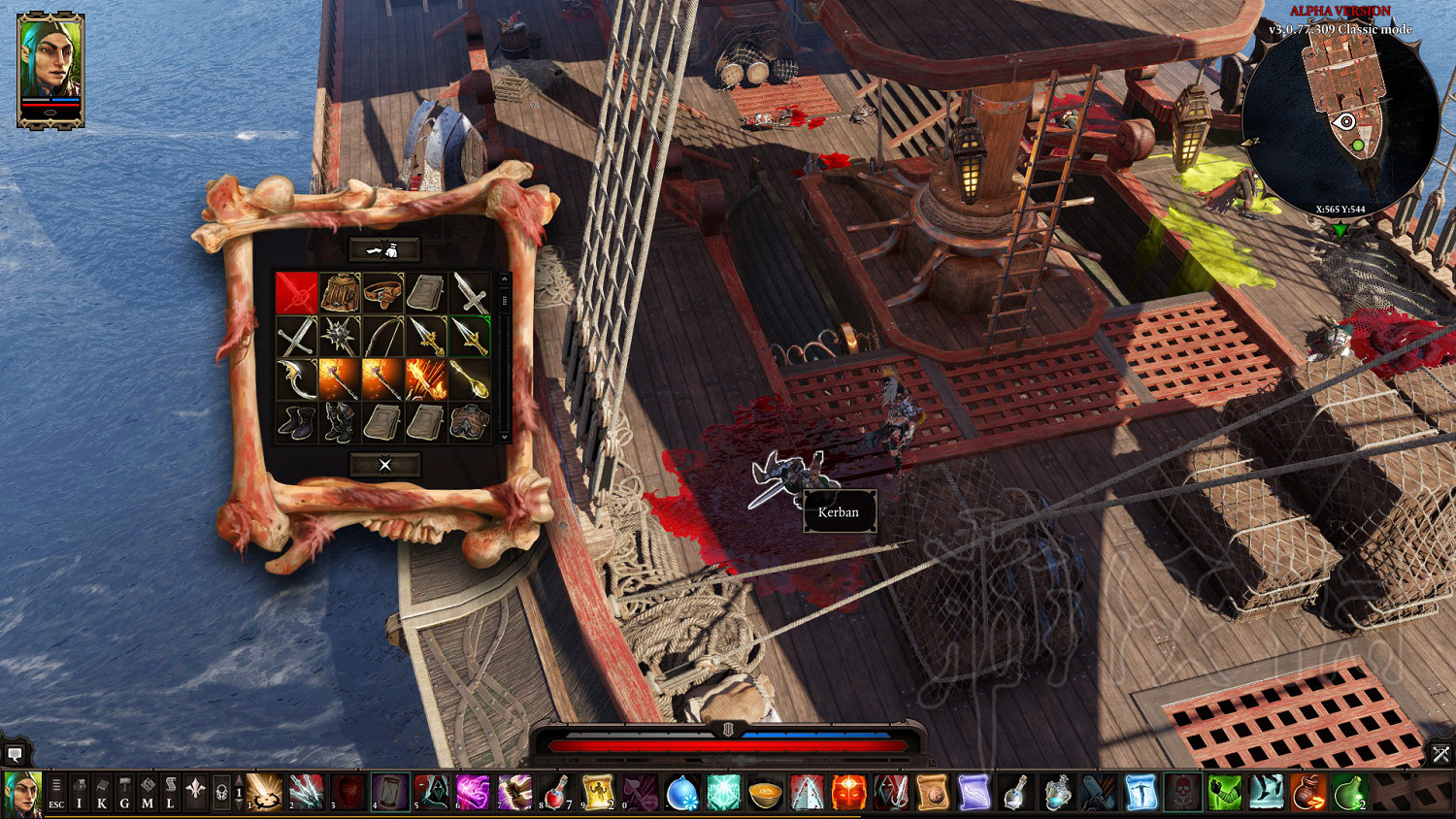This screenshot has height=819, width=1456.
Task: Close the loot window with the X button
Action: pos(384,465)
